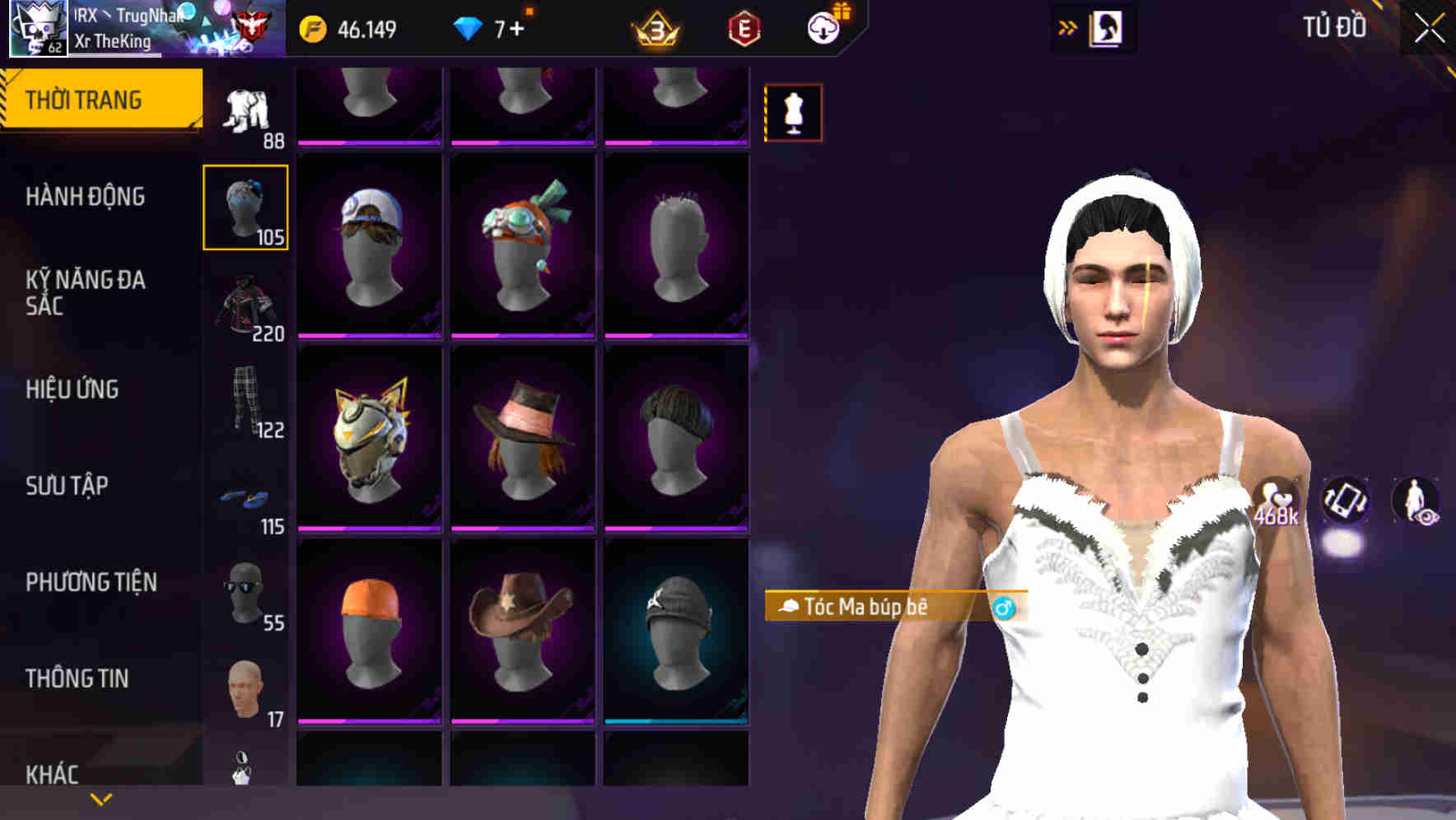Select the hair category icon showing 105

click(245, 206)
